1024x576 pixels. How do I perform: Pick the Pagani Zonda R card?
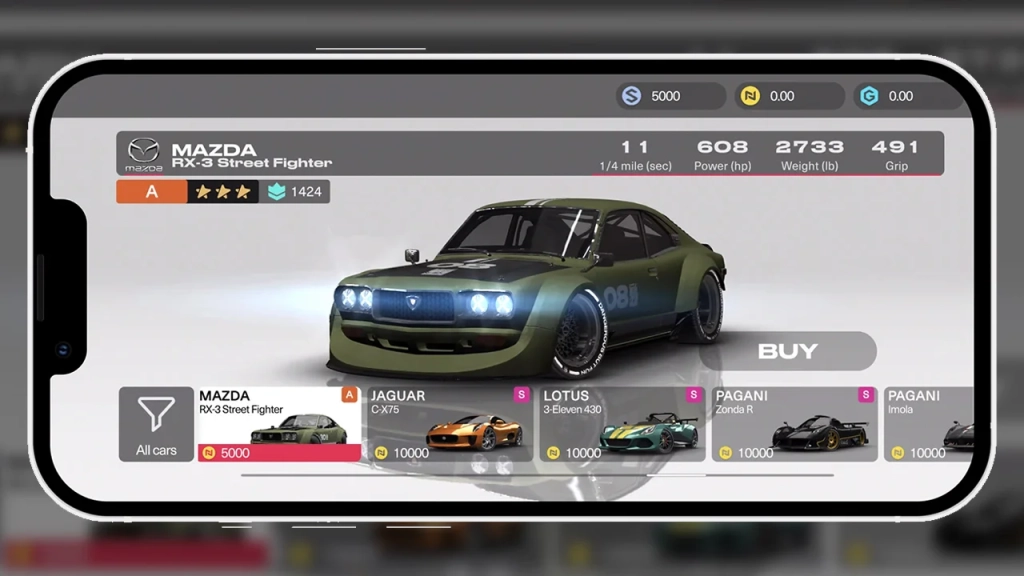(x=794, y=424)
